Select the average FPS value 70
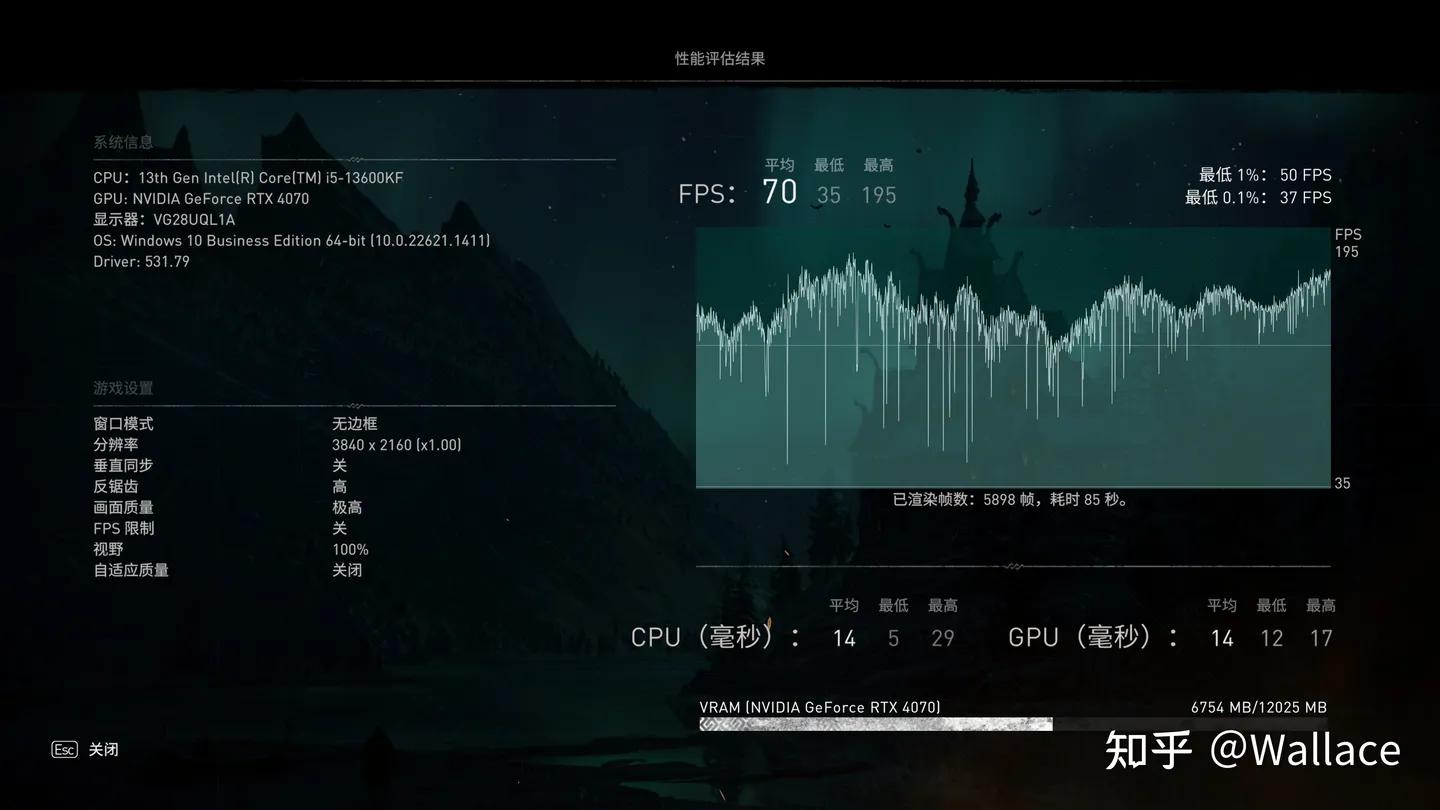 click(x=780, y=191)
